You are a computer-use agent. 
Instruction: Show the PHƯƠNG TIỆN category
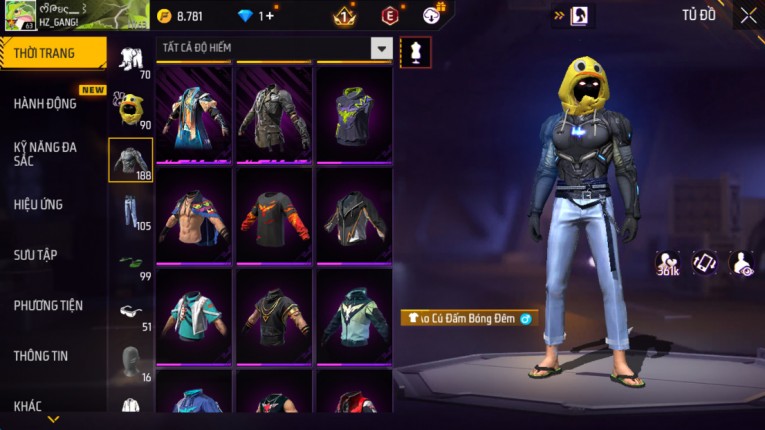tap(48, 305)
